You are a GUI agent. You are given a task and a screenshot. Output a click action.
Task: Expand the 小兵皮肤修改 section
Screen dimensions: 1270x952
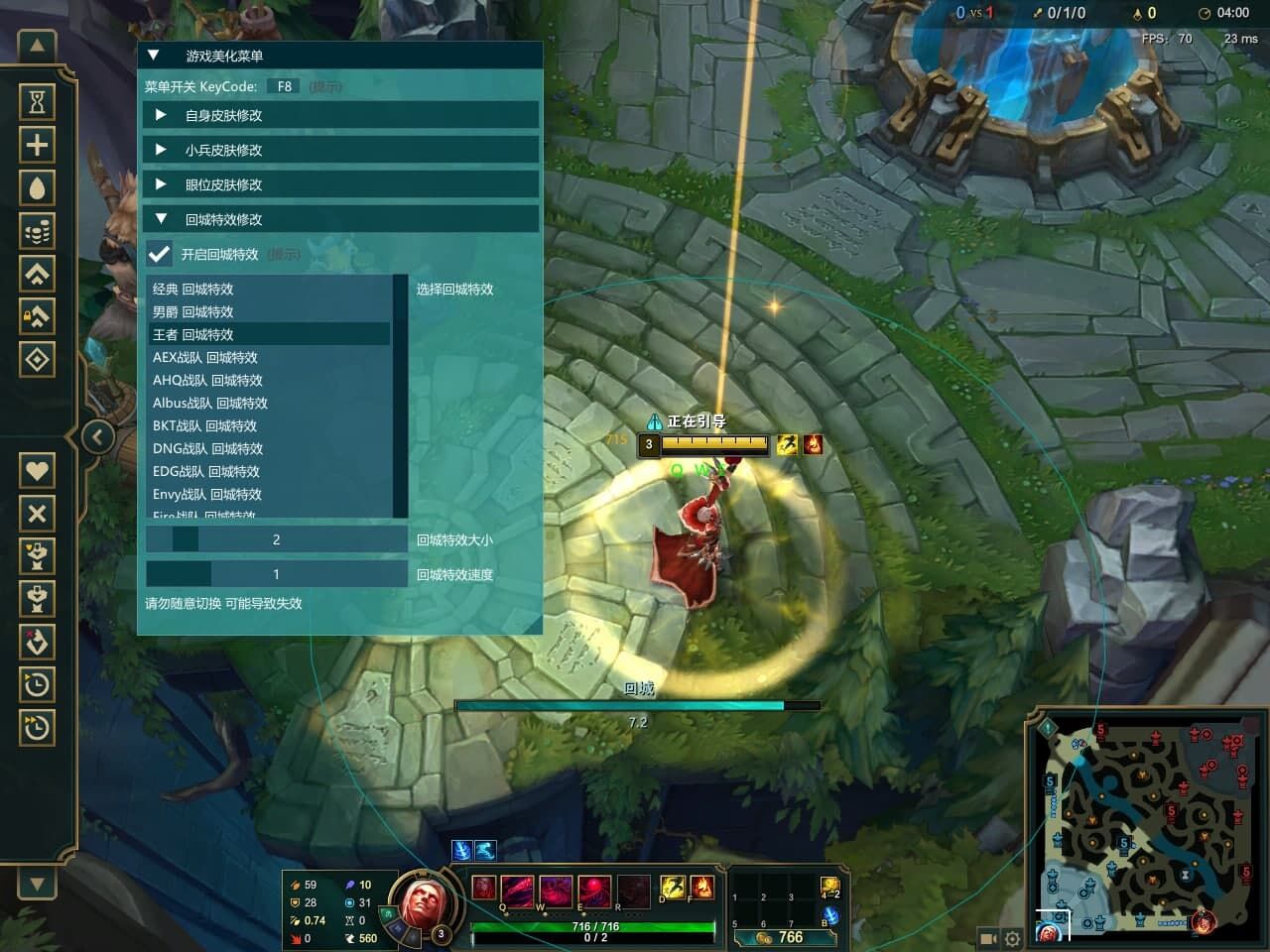coord(223,150)
